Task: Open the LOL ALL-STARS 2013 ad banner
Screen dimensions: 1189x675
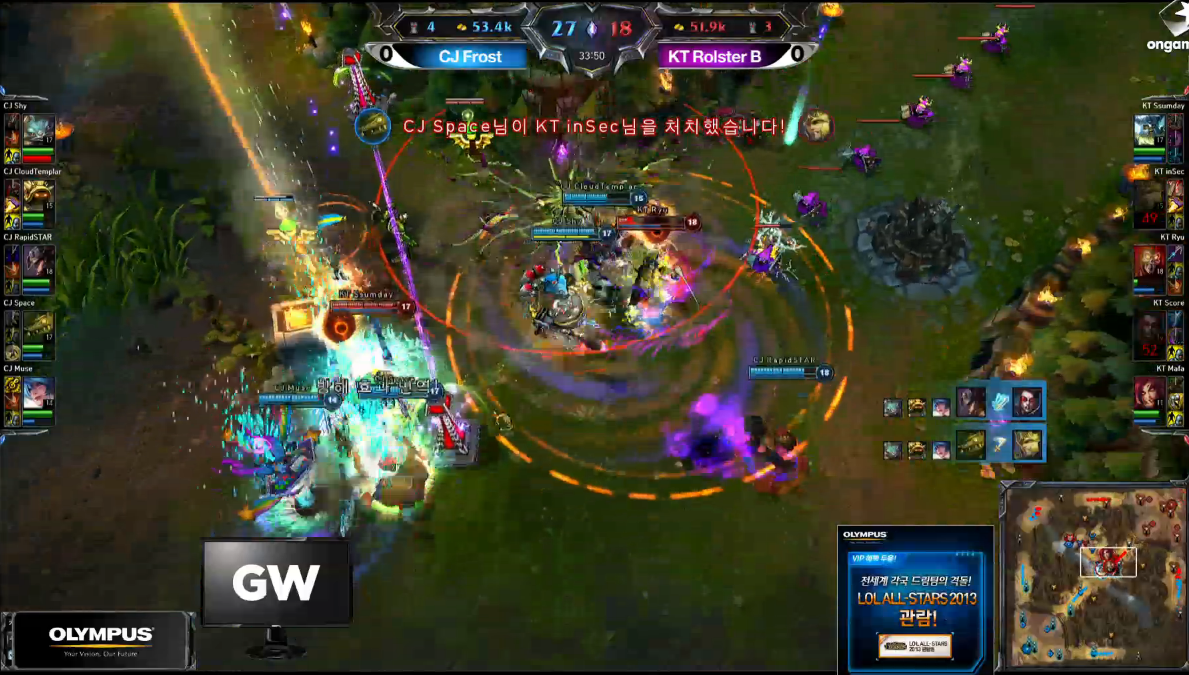Action: coord(915,599)
